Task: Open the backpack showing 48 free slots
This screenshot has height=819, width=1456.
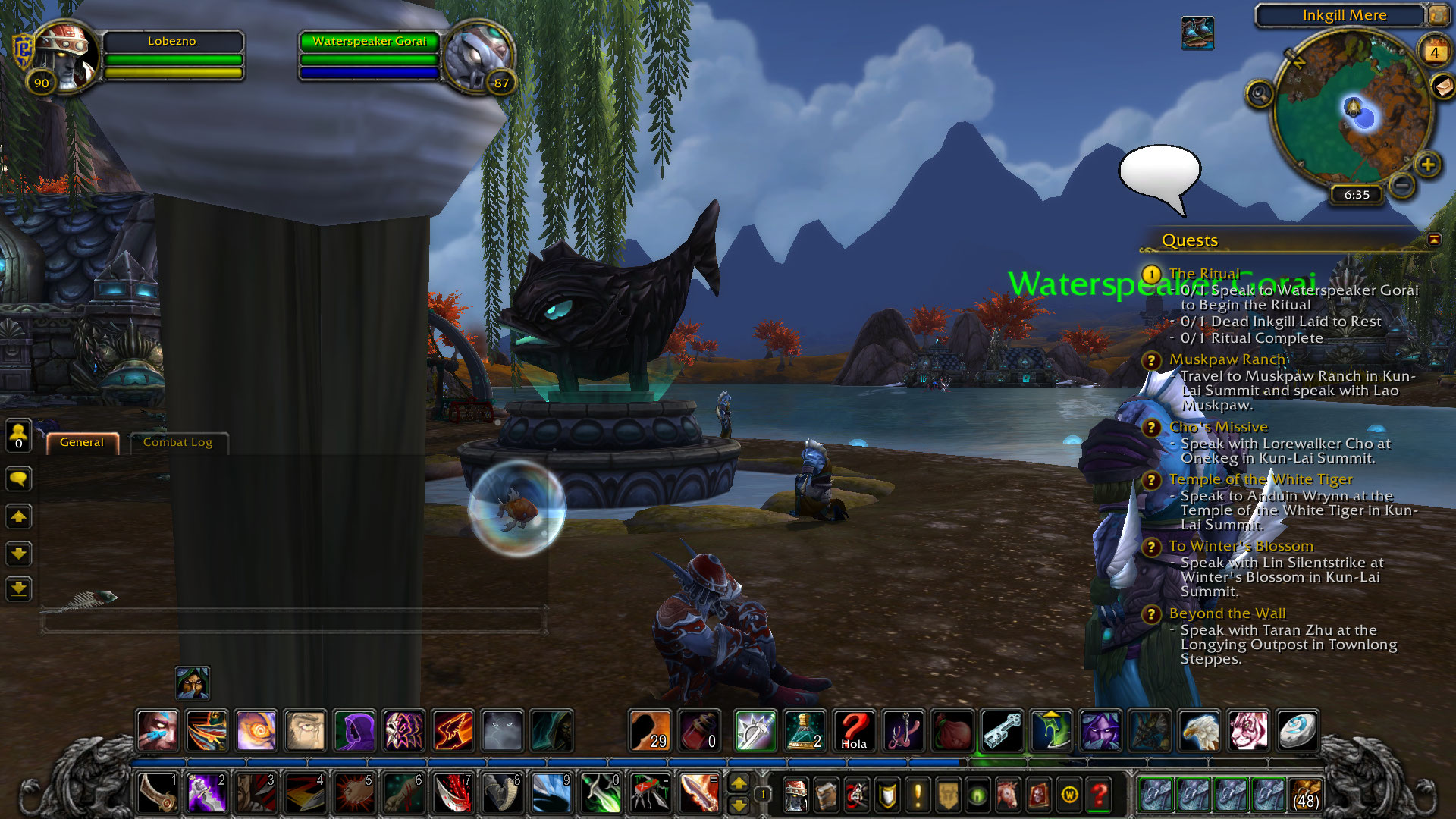Action: (x=1305, y=793)
